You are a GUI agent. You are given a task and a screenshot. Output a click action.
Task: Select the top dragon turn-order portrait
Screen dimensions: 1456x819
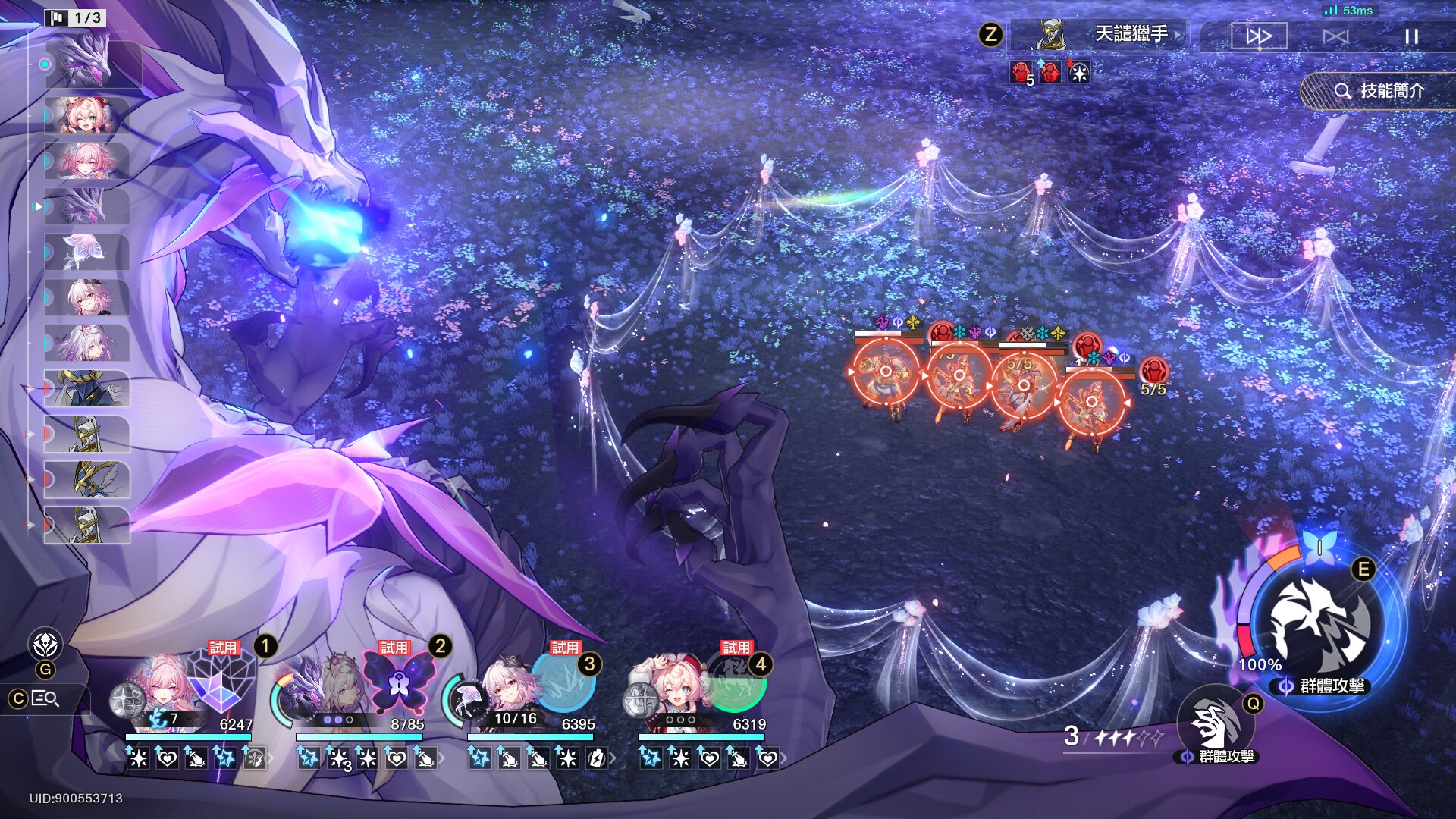point(87,64)
